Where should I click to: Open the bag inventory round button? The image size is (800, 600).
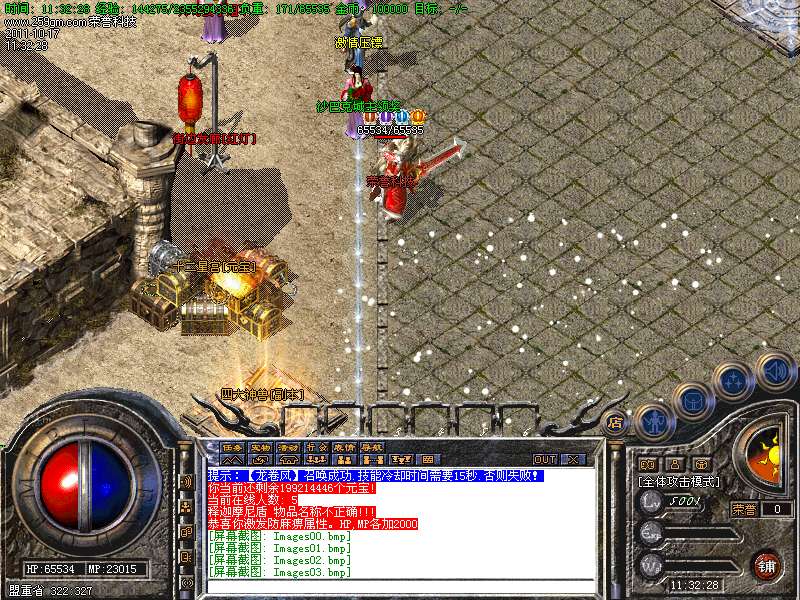[x=693, y=402]
